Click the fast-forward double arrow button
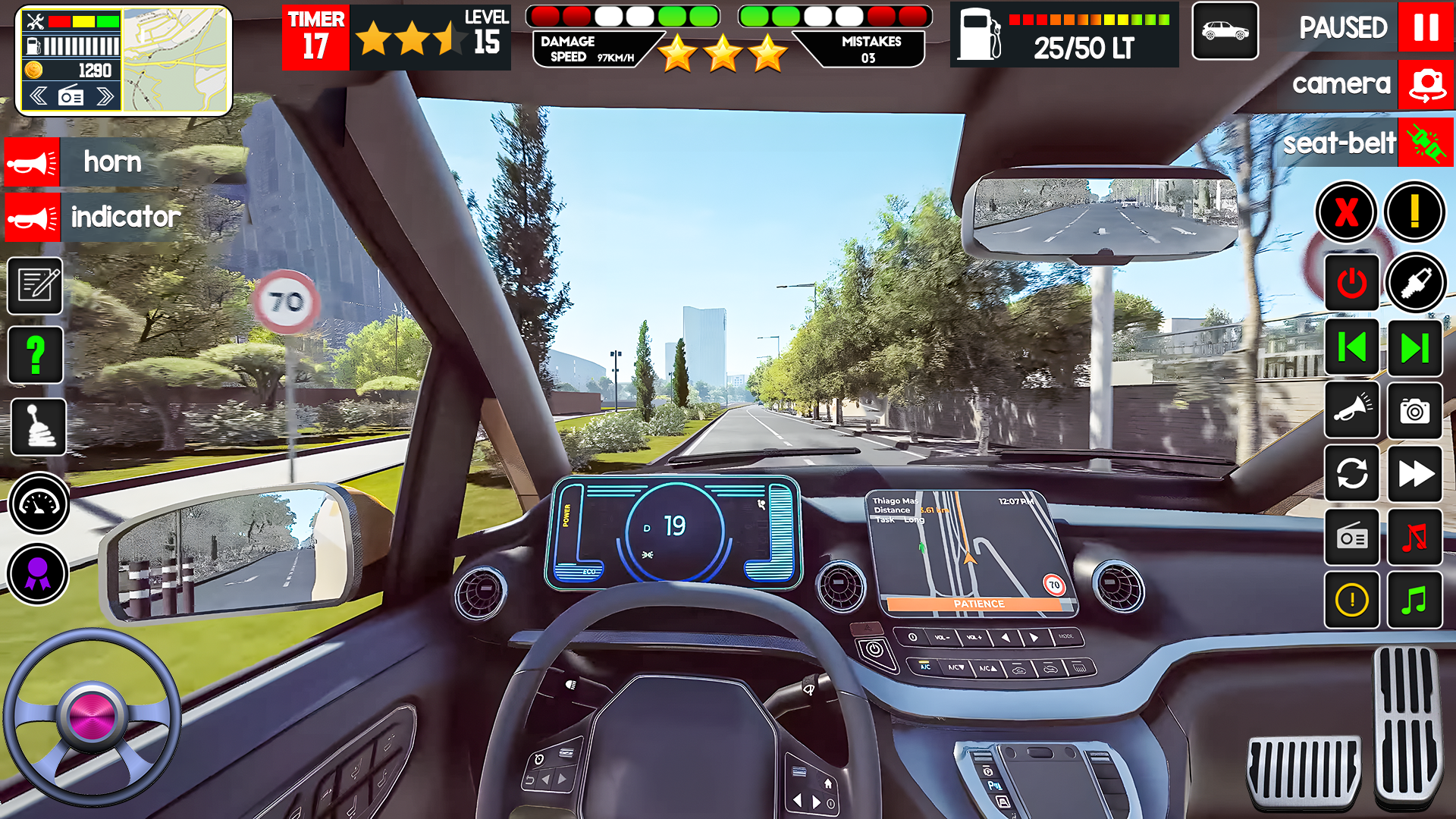 click(x=1414, y=474)
